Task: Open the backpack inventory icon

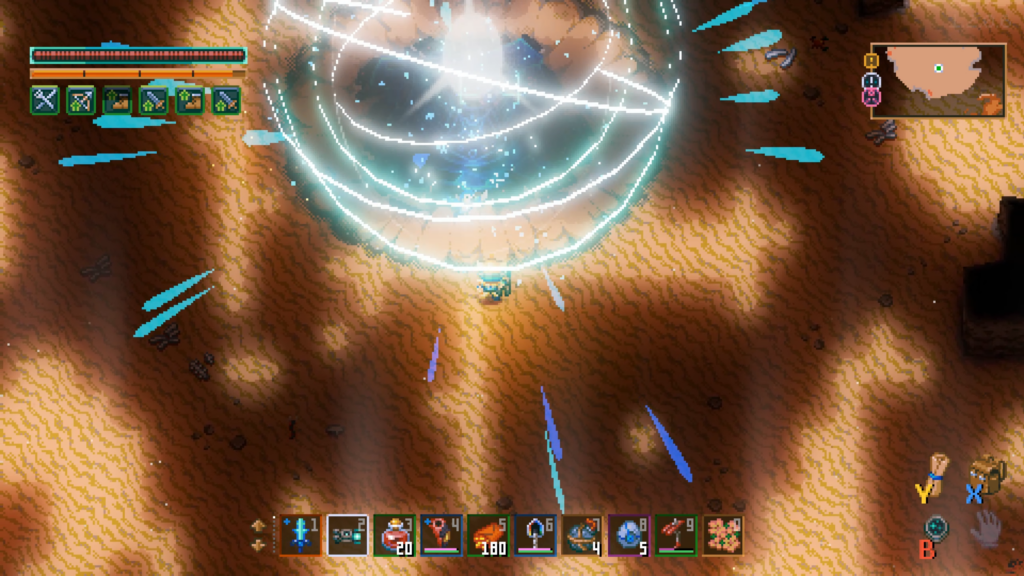Action: pyautogui.click(x=988, y=472)
